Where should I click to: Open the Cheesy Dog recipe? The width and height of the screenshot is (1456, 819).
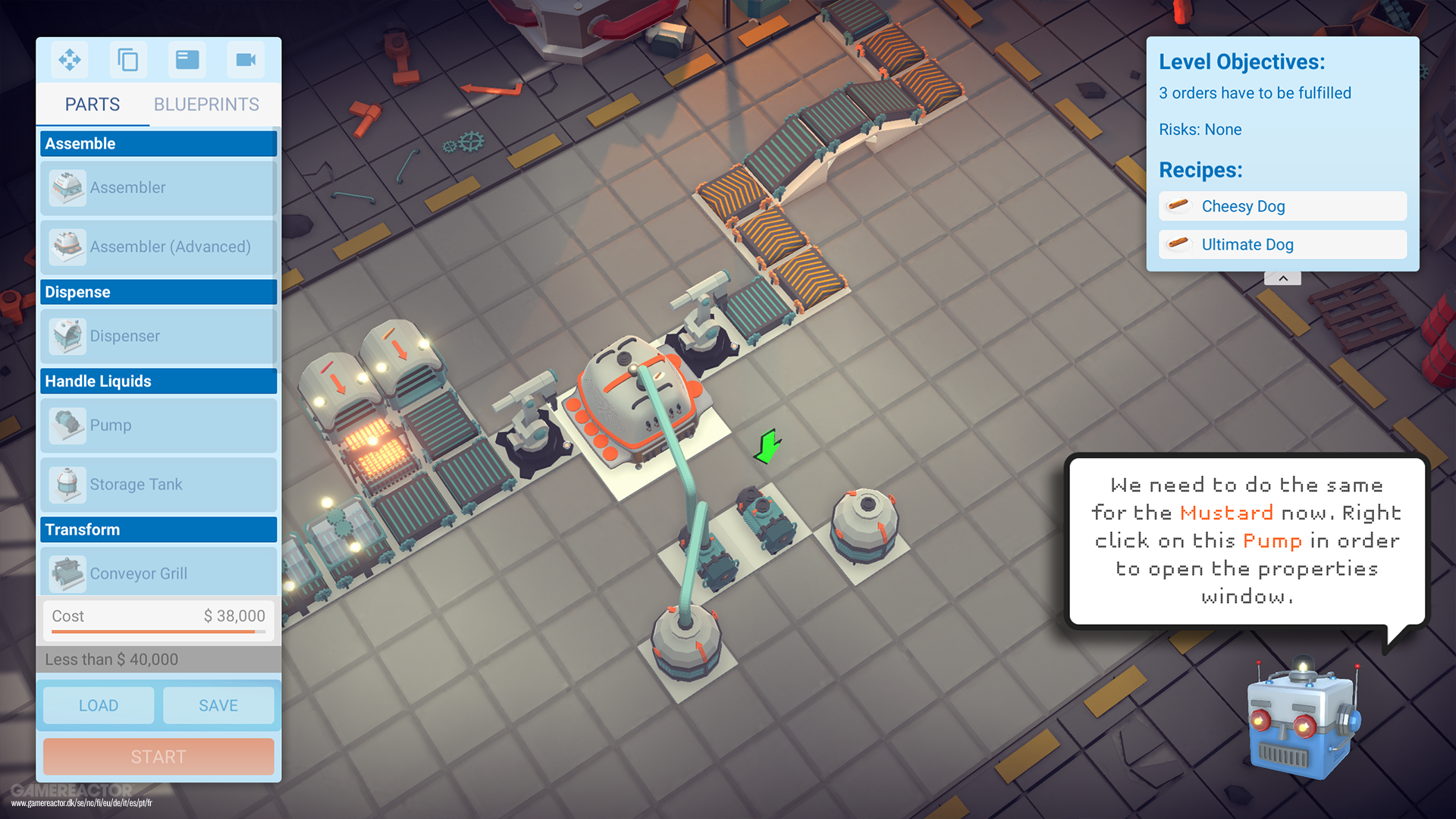click(1282, 206)
